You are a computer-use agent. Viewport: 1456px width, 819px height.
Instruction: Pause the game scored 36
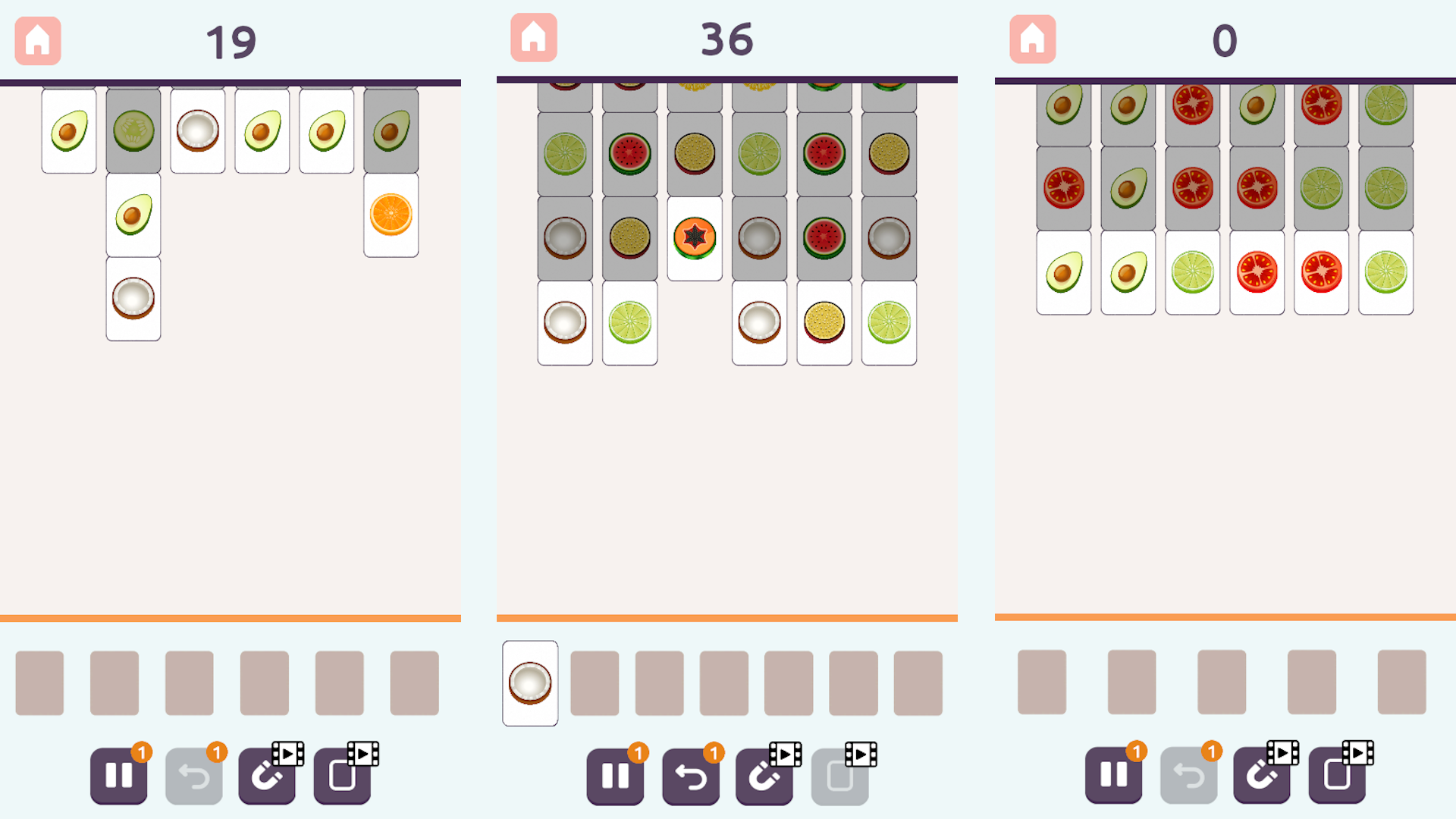coord(615,775)
